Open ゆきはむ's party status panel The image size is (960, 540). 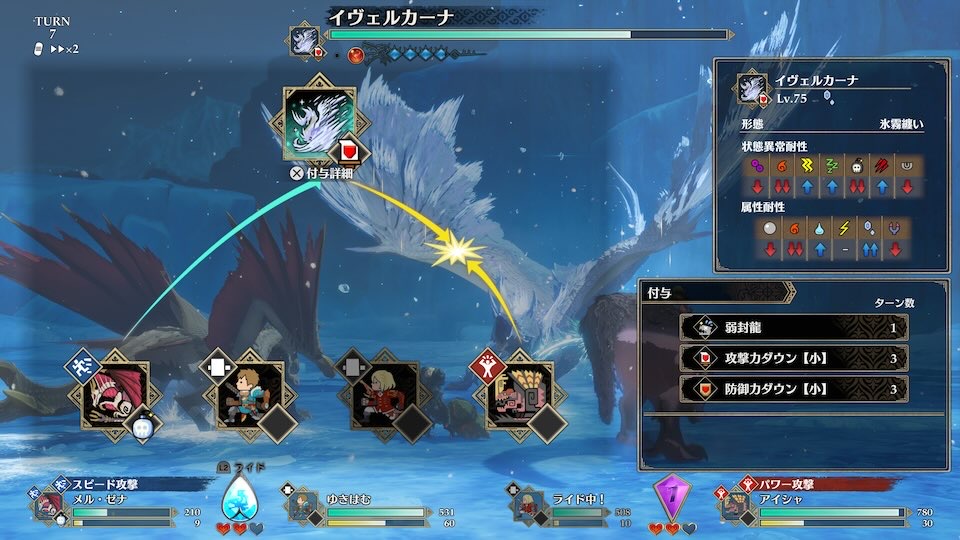click(x=370, y=503)
